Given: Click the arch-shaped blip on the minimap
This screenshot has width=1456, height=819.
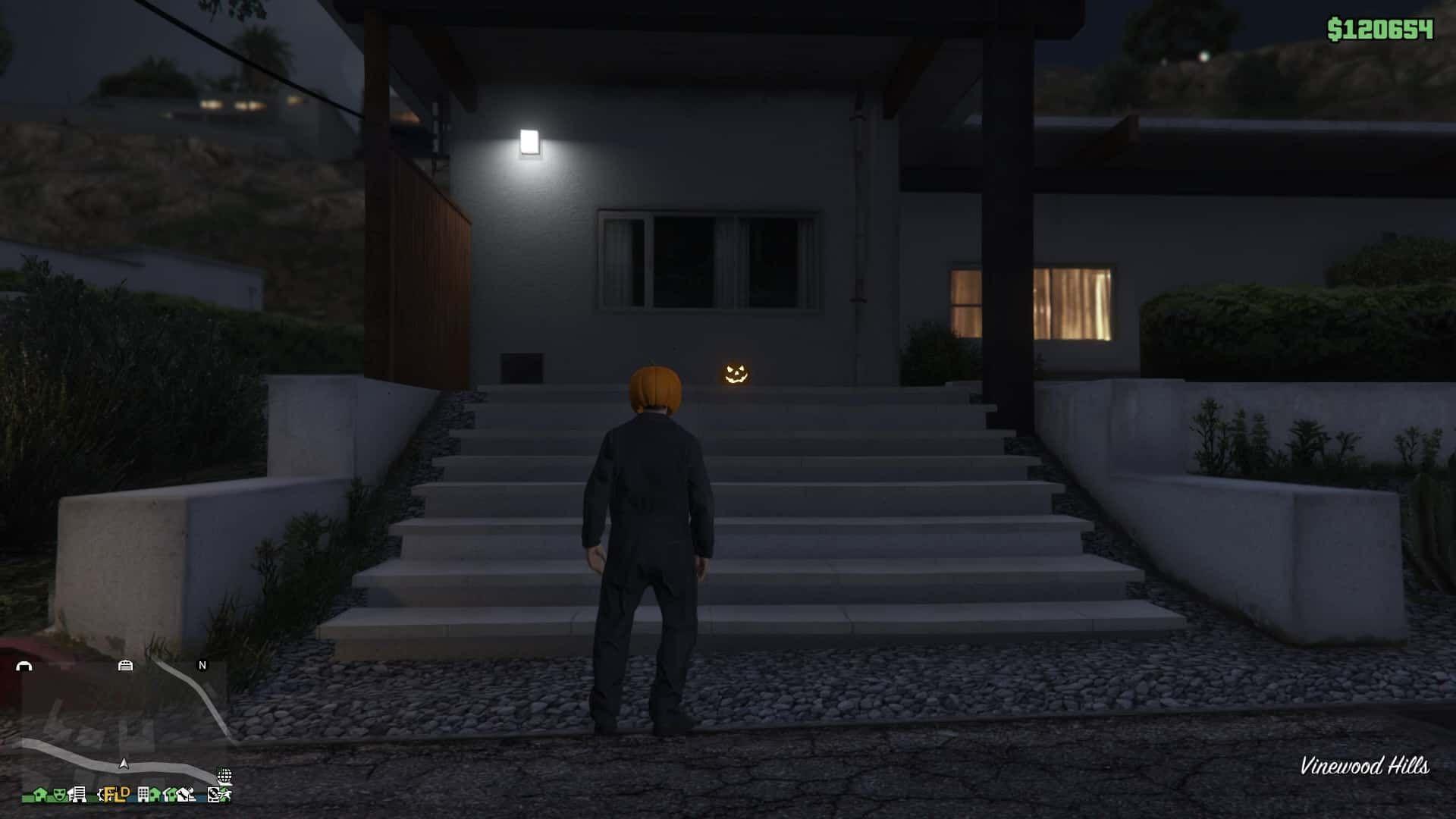Looking at the screenshot, I should [24, 667].
